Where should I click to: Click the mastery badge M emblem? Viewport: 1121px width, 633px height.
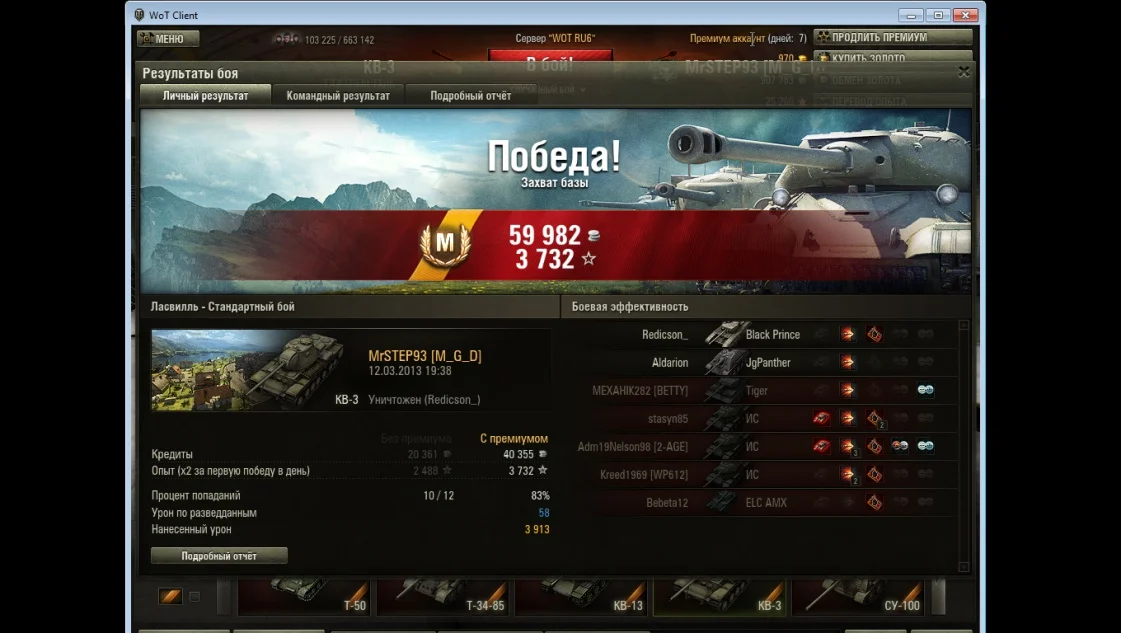click(445, 242)
